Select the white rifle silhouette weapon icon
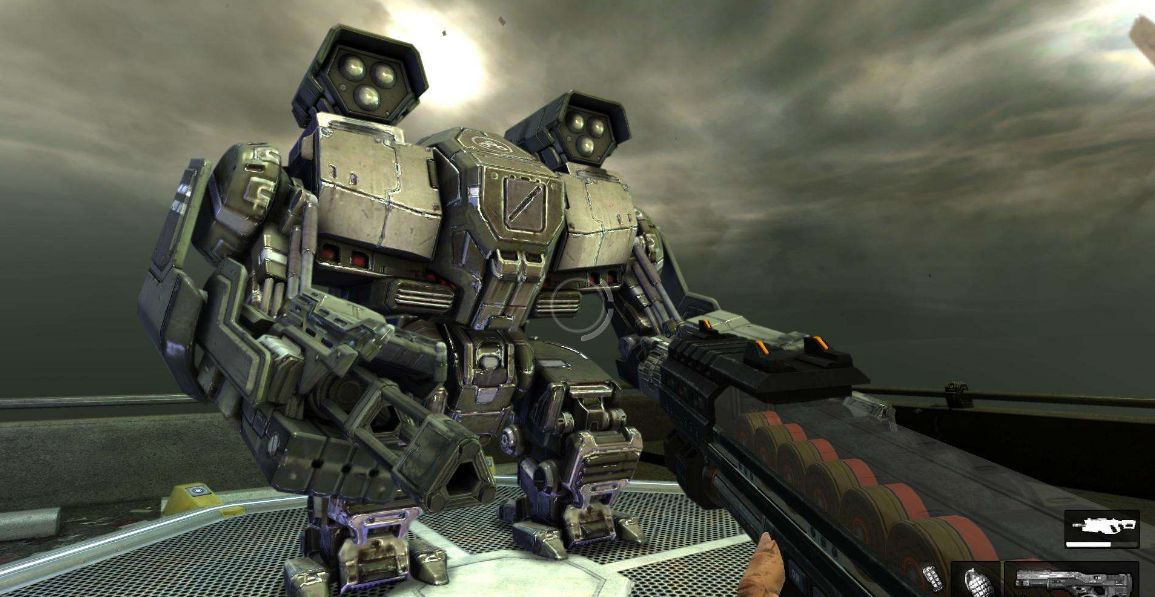Viewport: 1155px width, 597px height. point(1101,527)
